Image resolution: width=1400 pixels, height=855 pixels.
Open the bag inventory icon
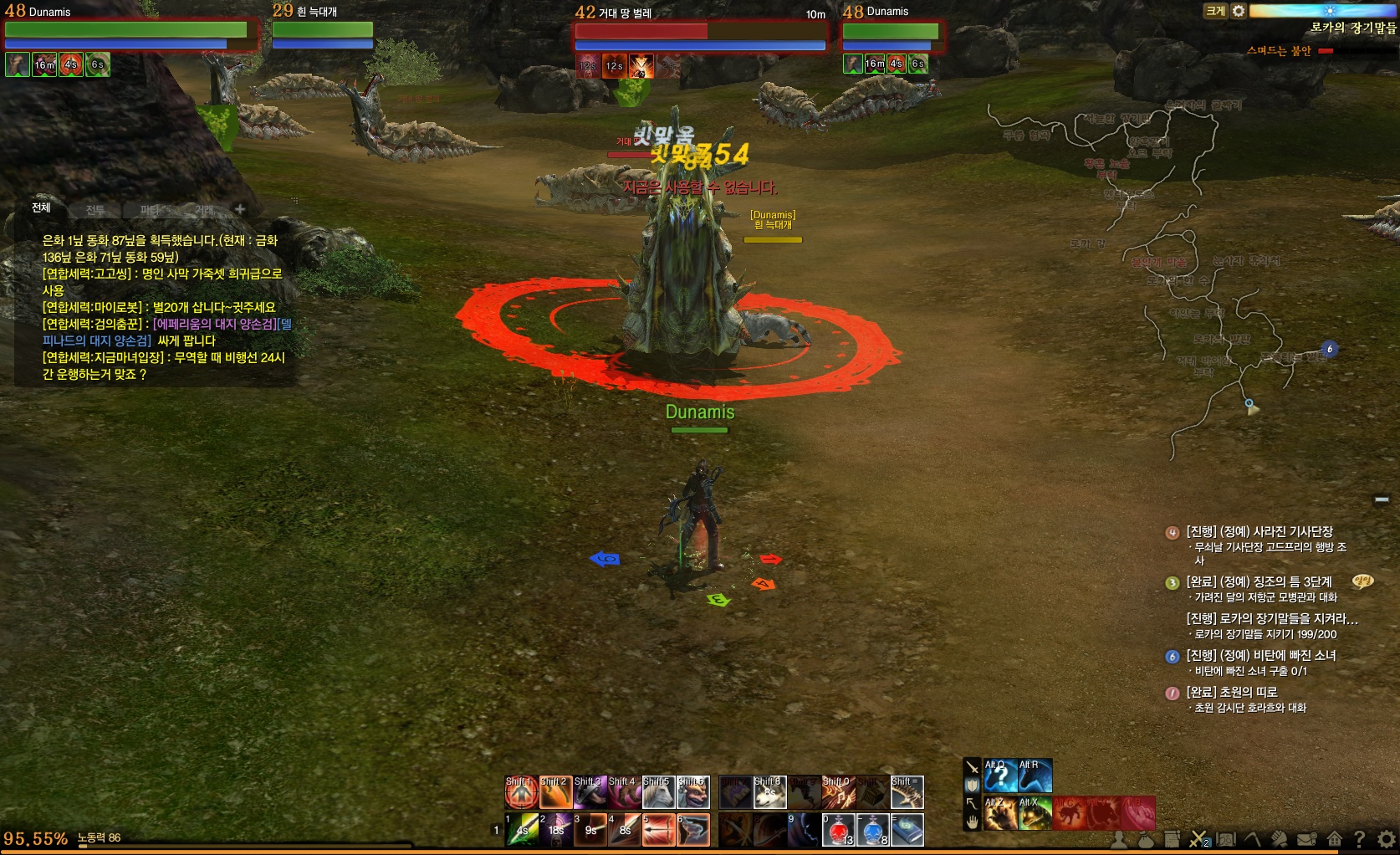click(x=1146, y=839)
